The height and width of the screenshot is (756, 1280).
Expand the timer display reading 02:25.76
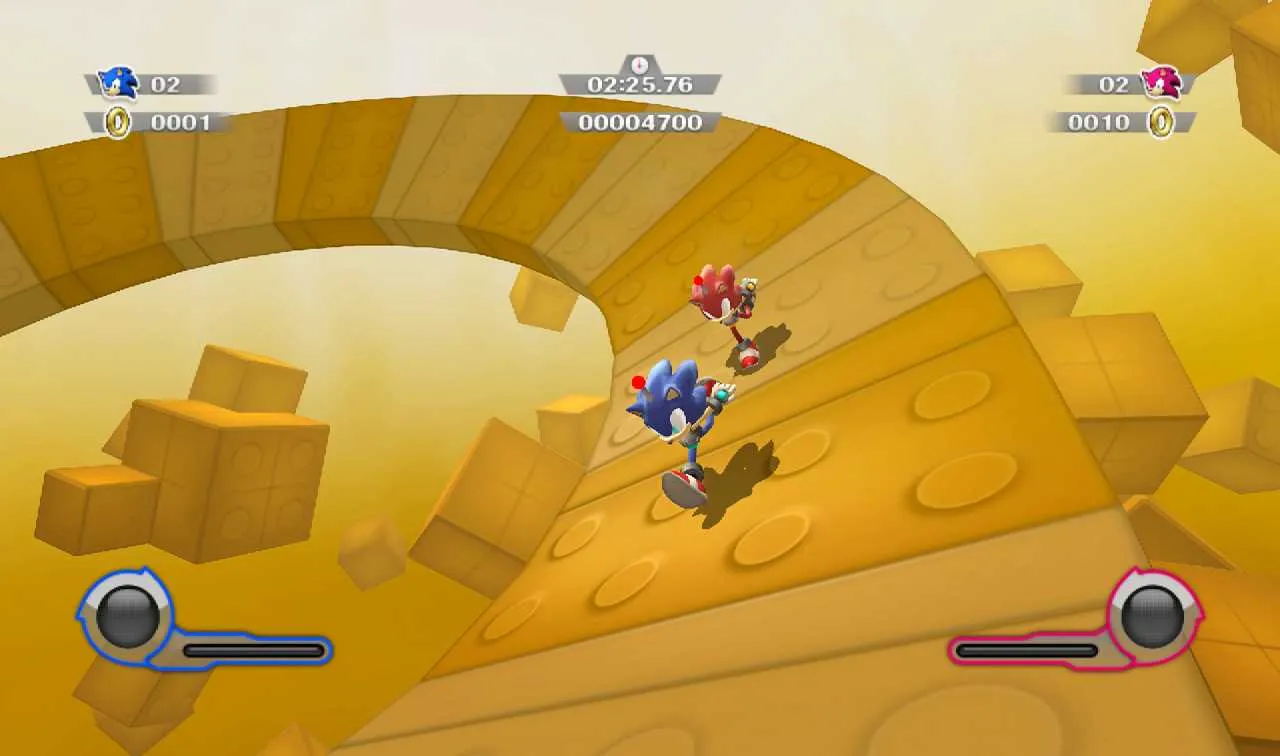(638, 85)
